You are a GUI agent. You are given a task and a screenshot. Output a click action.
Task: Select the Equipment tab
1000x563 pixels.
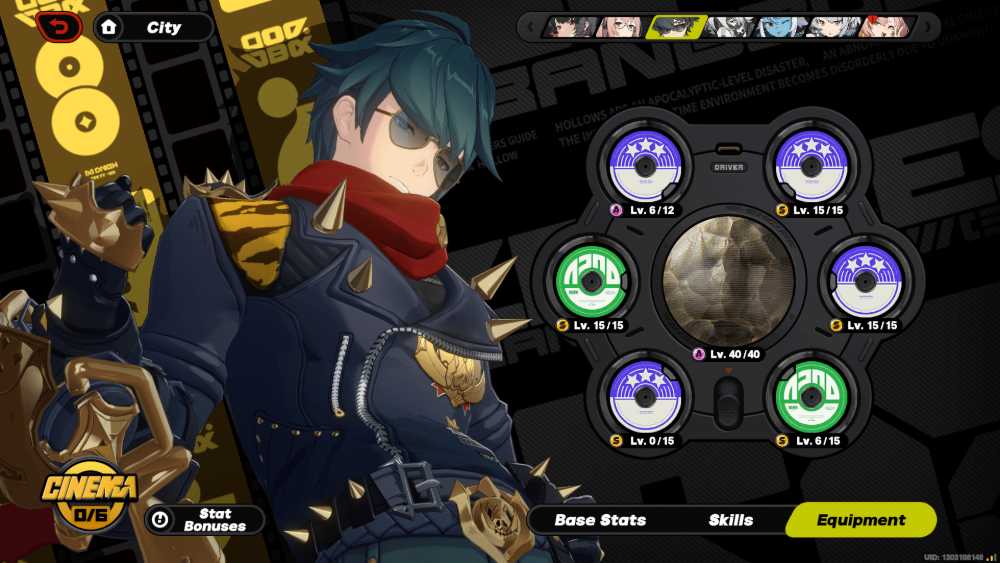[x=860, y=520]
